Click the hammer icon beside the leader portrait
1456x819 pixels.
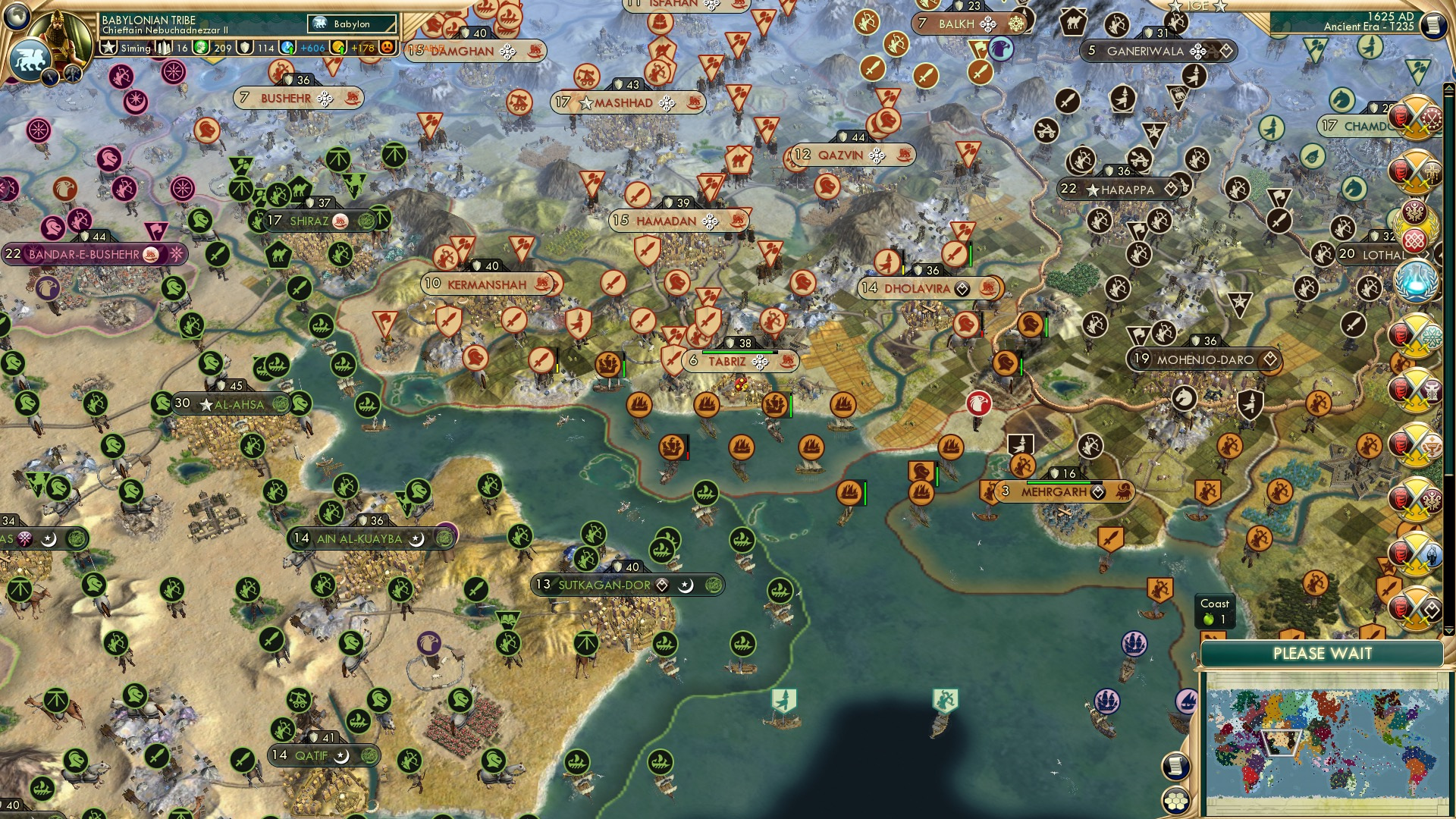coord(72,74)
